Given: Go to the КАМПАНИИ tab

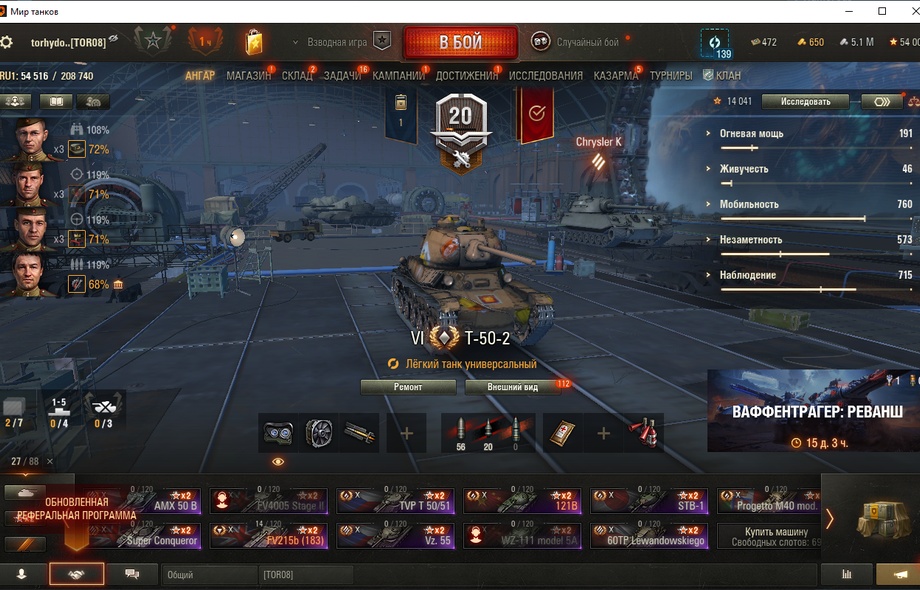Looking at the screenshot, I should 398,76.
